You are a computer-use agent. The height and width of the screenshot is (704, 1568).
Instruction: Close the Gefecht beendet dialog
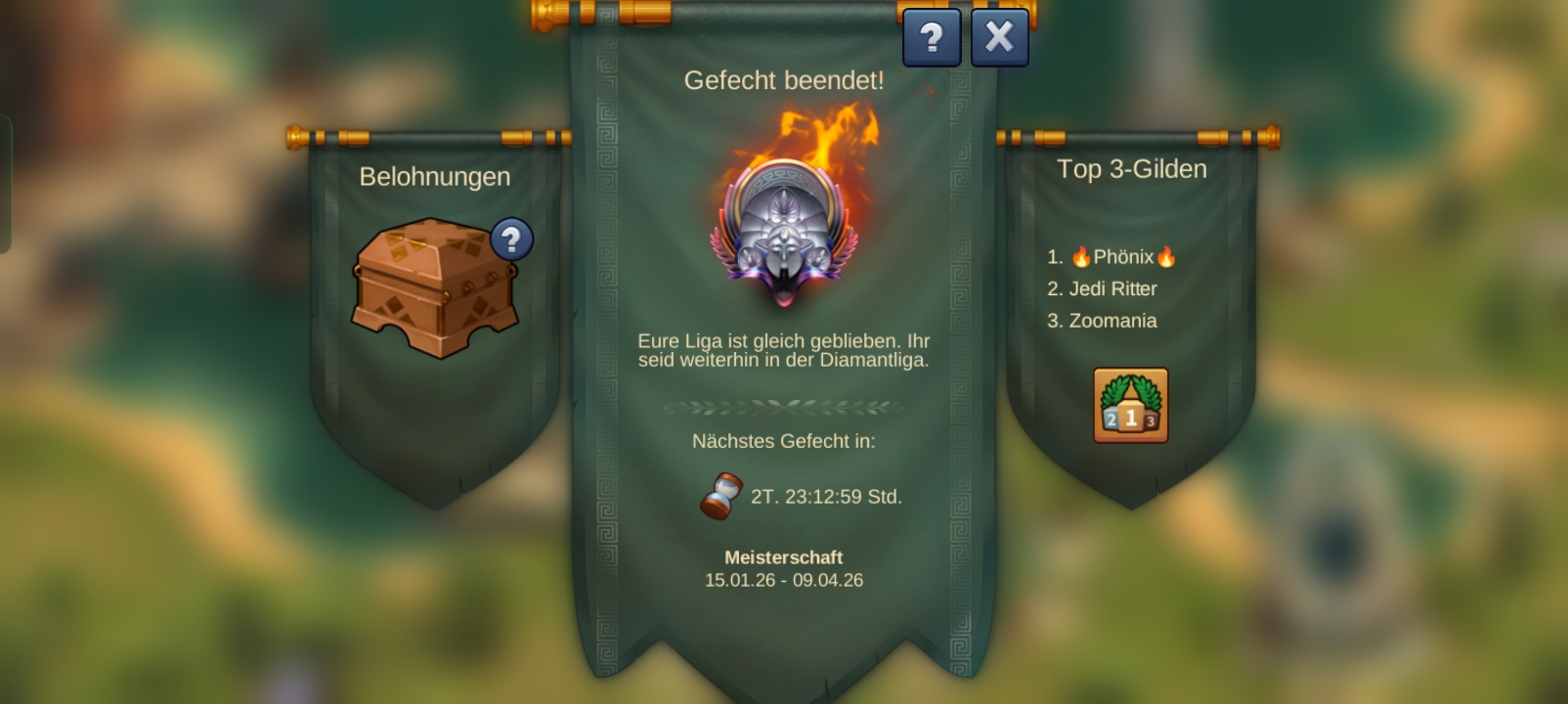998,36
